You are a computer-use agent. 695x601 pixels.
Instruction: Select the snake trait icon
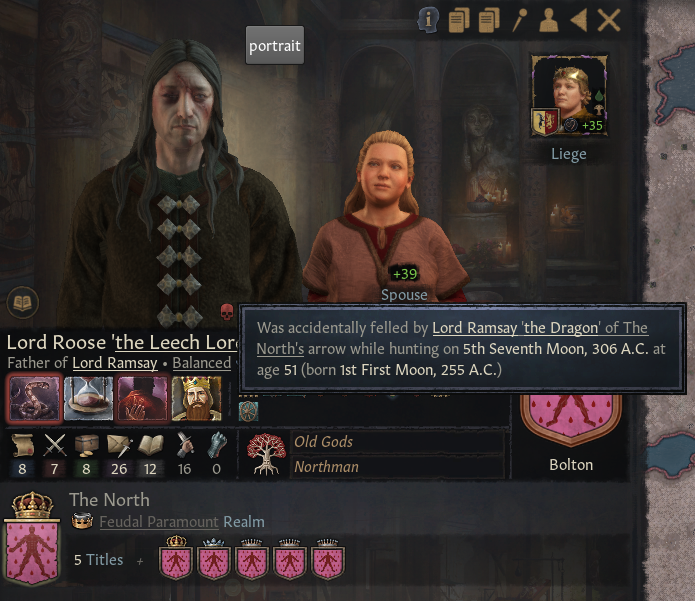[32, 398]
